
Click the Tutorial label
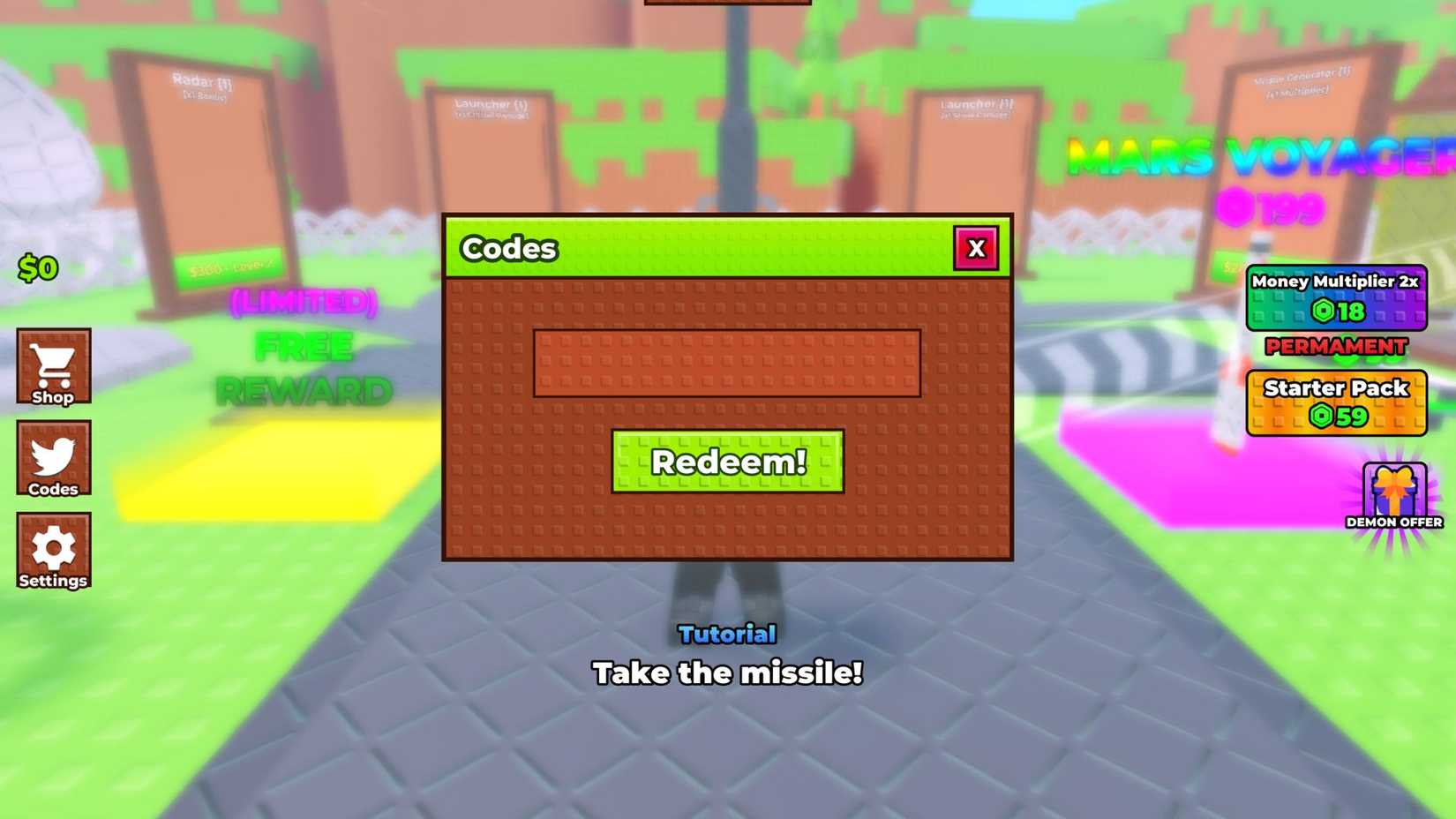[726, 634]
